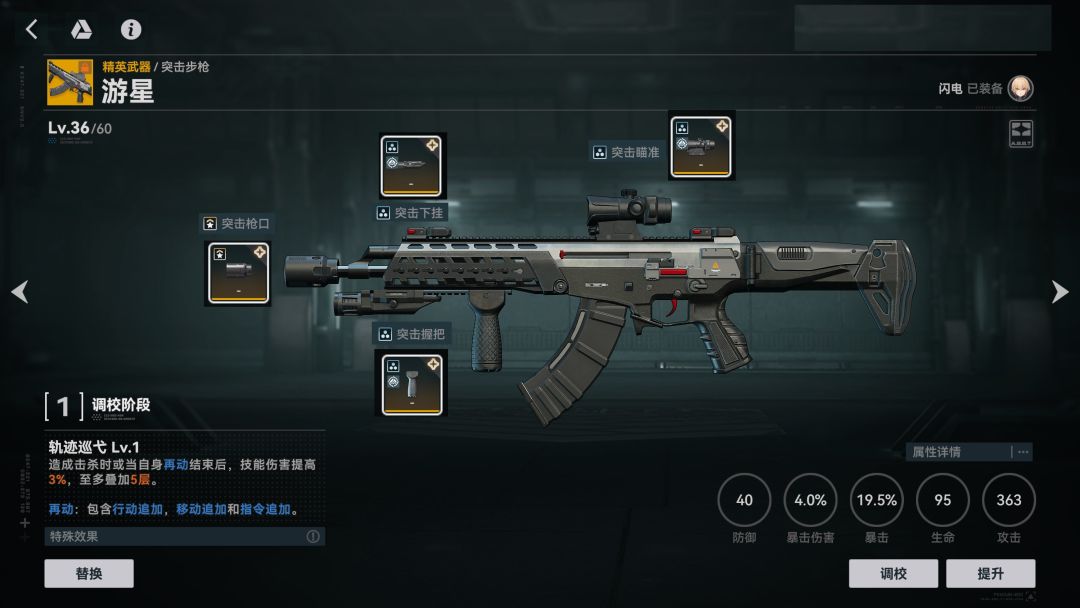The width and height of the screenshot is (1080, 608).
Task: Open the 特殊效果 special effect info
Action: coord(313,537)
